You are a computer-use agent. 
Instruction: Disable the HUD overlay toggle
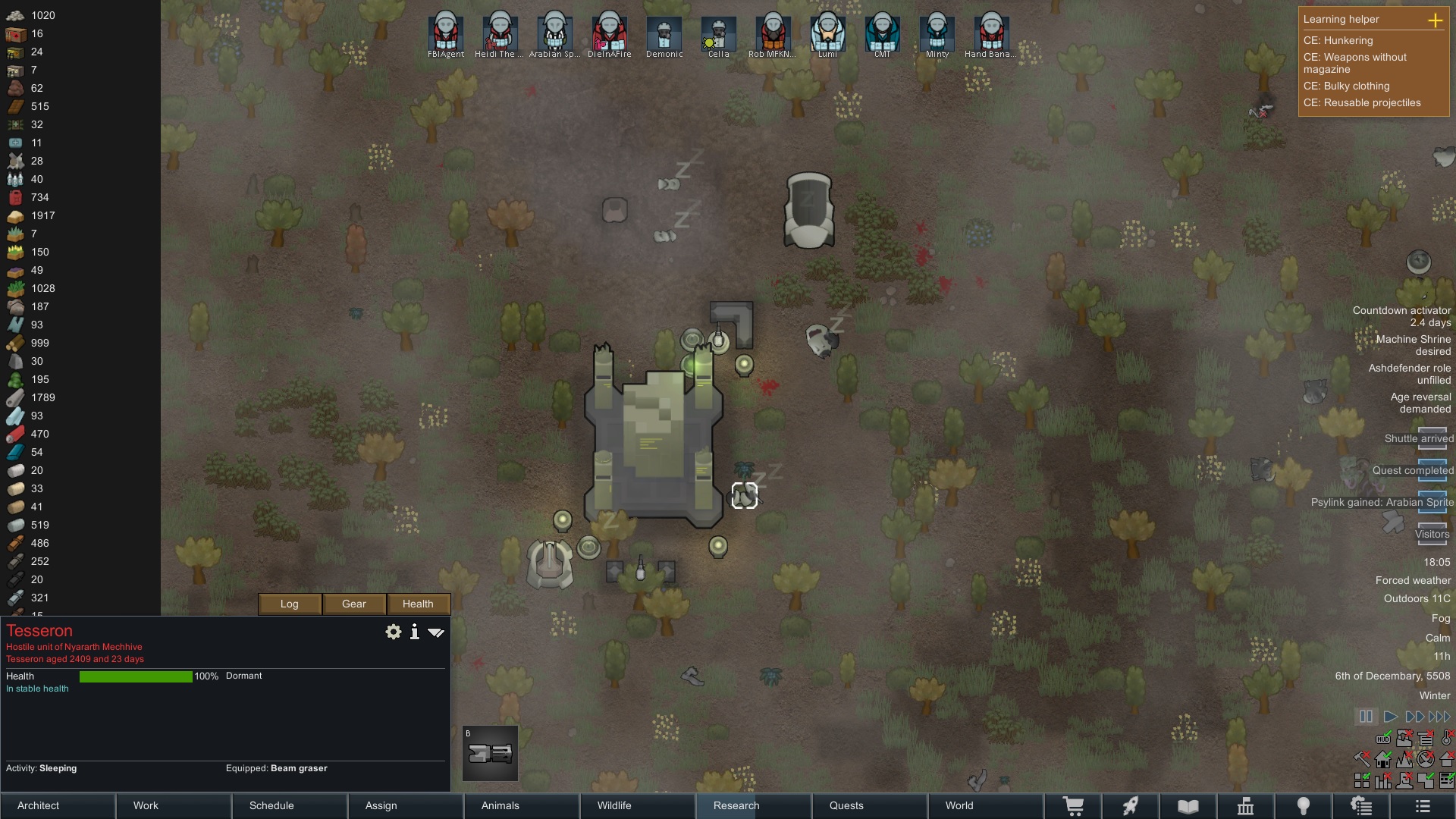1383,737
